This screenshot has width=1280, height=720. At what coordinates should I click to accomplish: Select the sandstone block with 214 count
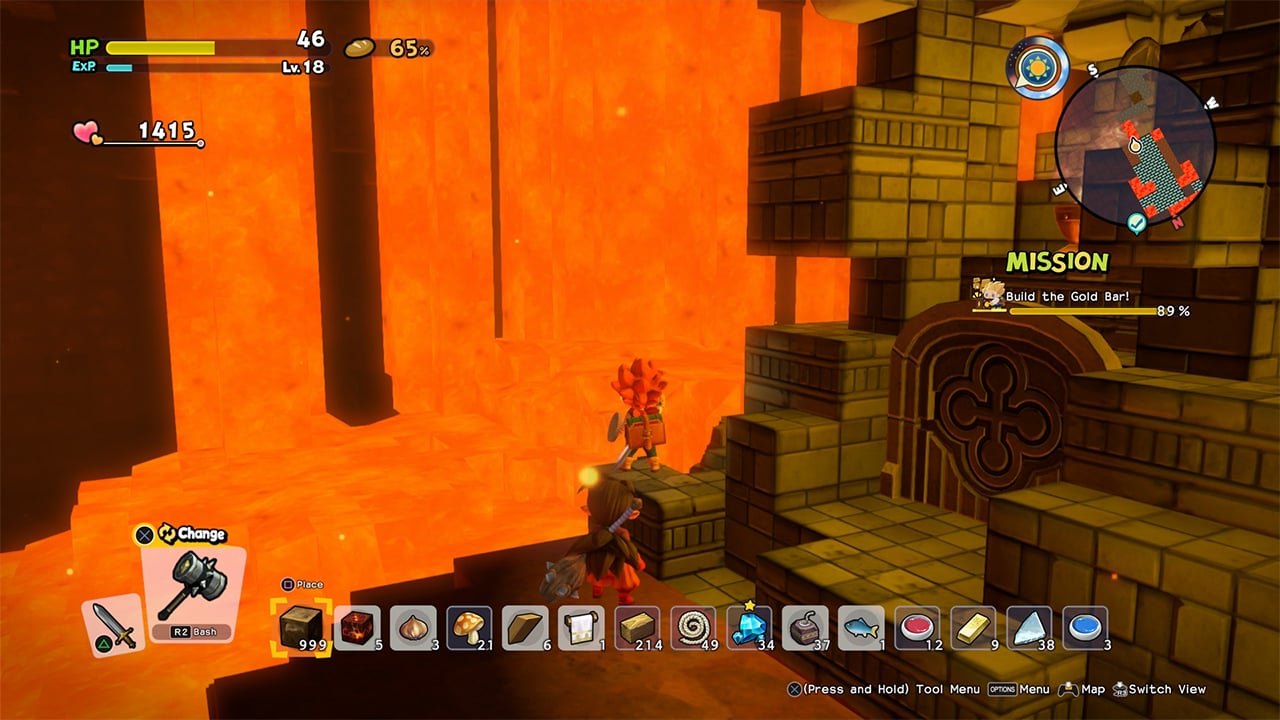[637, 627]
